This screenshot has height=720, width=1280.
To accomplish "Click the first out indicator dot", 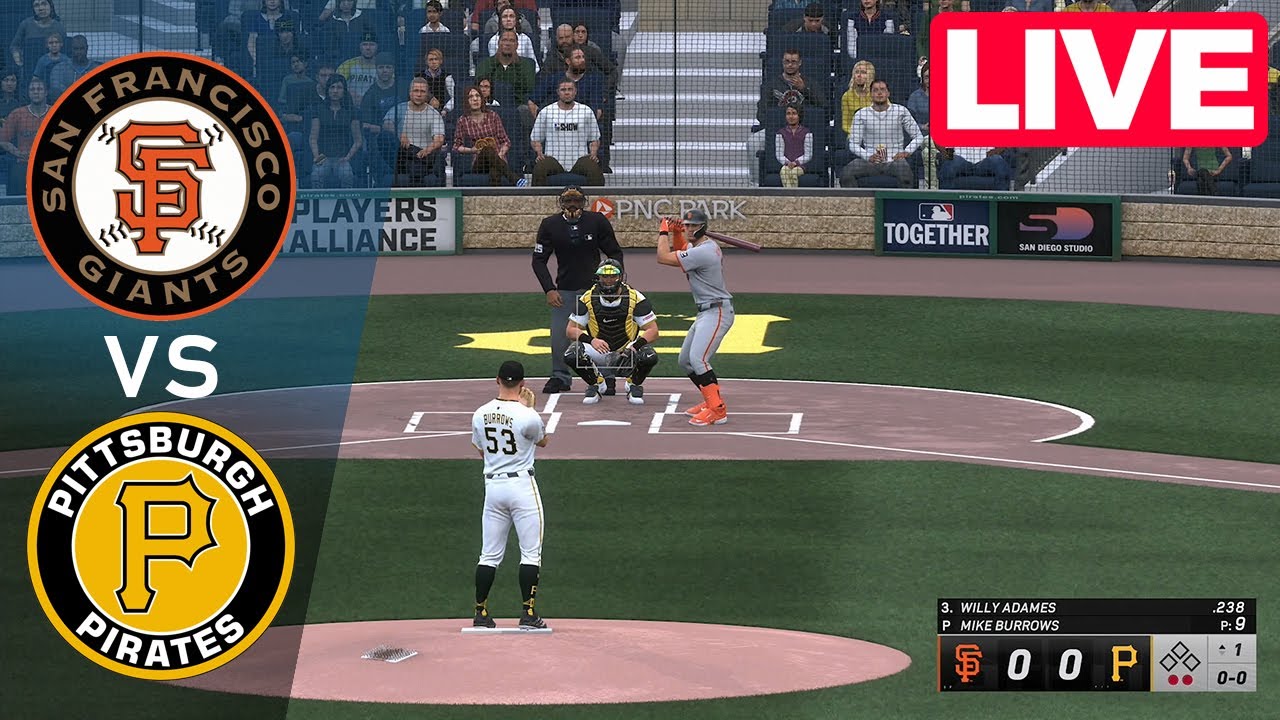I will [x=1173, y=678].
